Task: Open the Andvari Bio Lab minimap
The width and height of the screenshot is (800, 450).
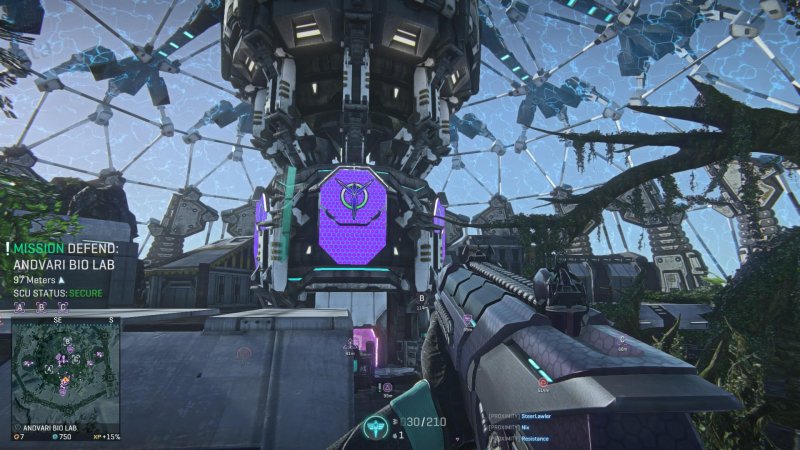Action: (x=66, y=374)
